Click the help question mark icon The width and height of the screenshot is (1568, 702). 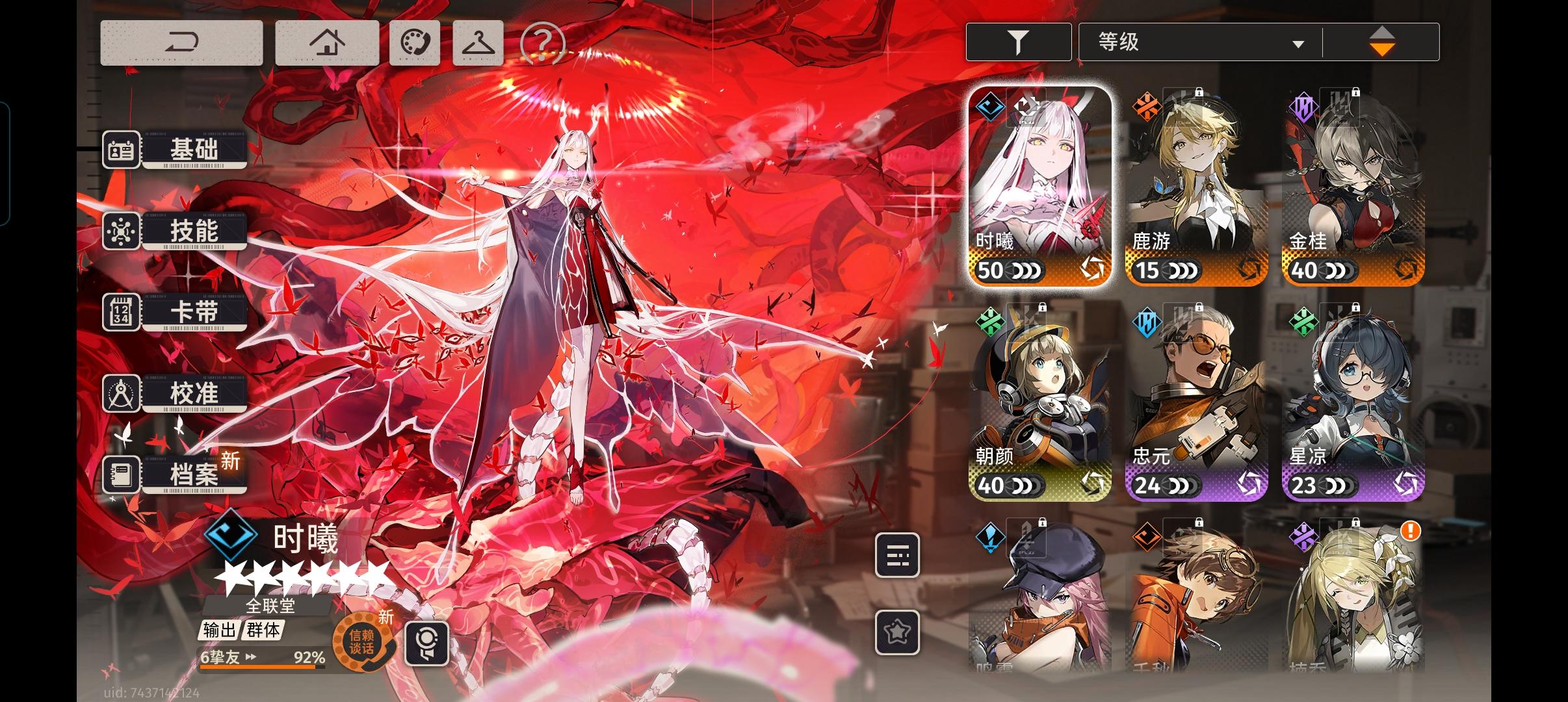coord(543,42)
